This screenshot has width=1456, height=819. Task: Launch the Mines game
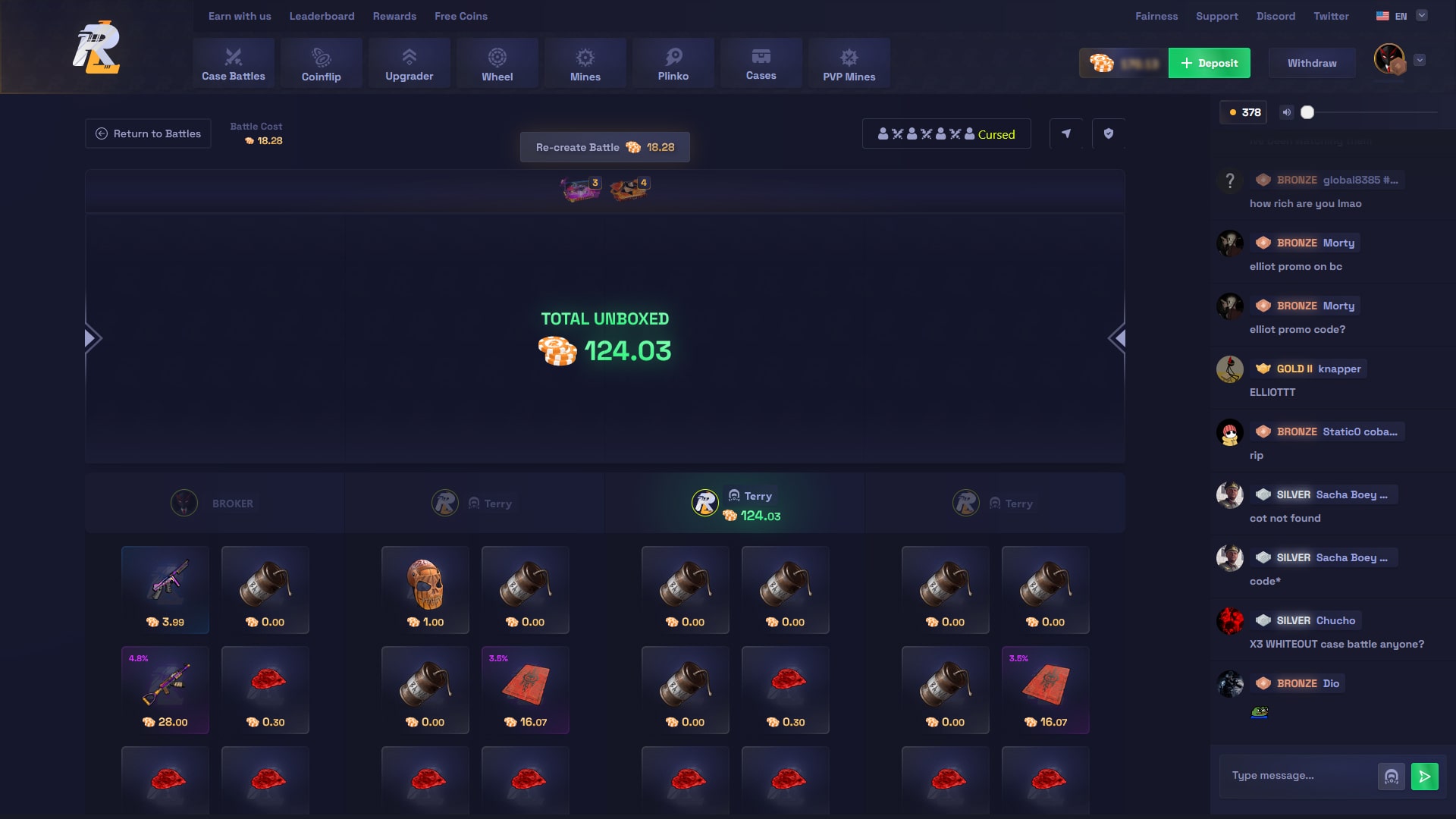coord(585,63)
